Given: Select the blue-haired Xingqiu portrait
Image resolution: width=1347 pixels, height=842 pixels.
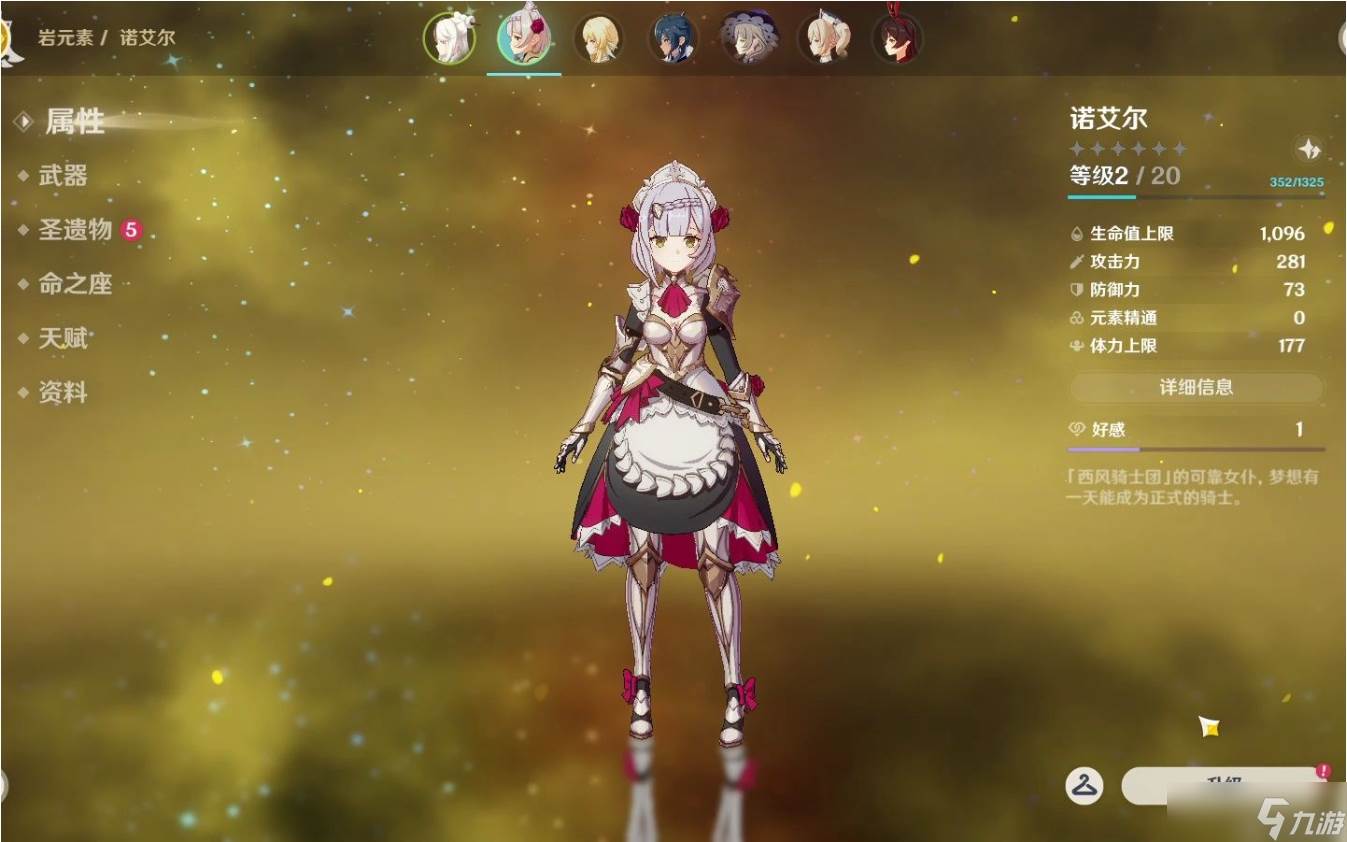Looking at the screenshot, I should point(673,39).
